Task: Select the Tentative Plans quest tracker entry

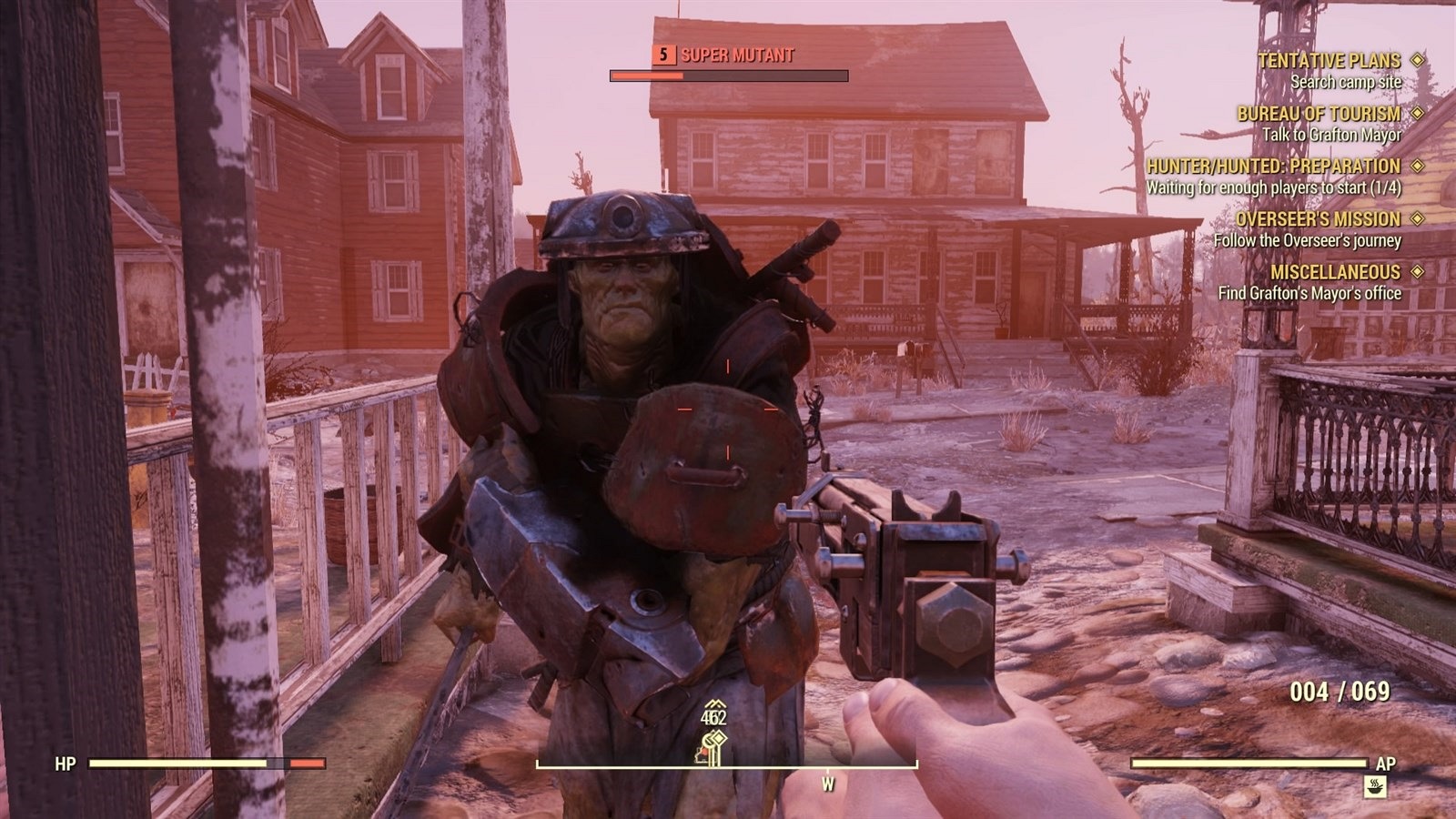Action: click(x=1329, y=61)
